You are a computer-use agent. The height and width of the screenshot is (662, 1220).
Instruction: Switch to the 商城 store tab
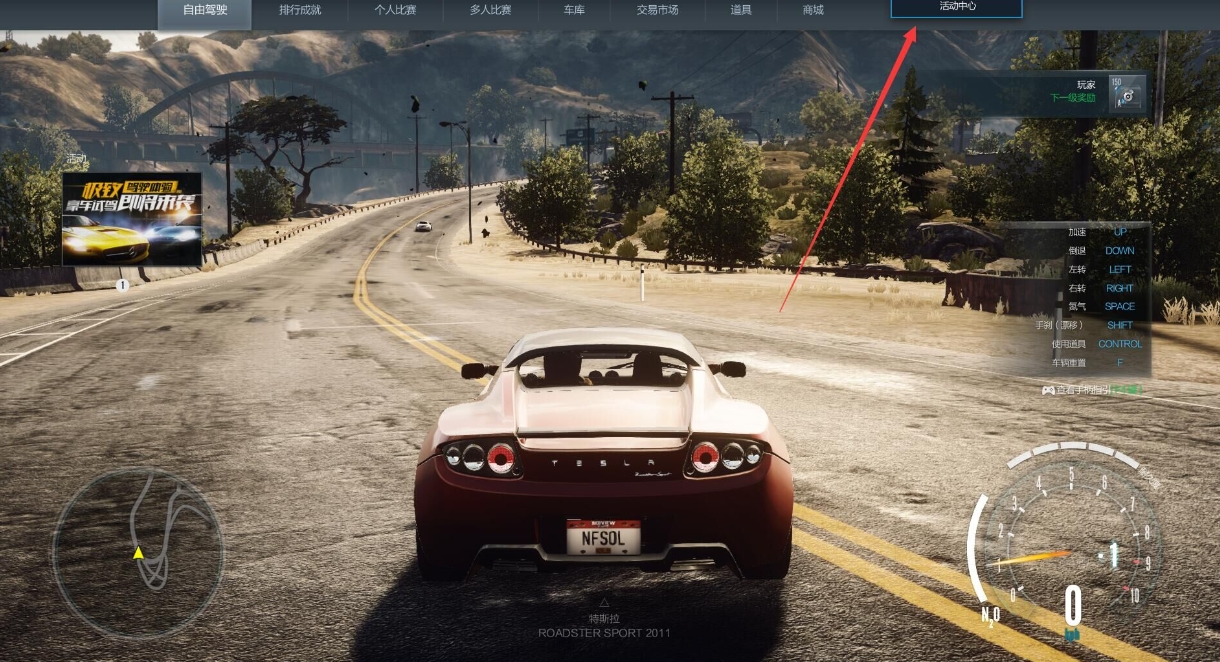coord(813,10)
